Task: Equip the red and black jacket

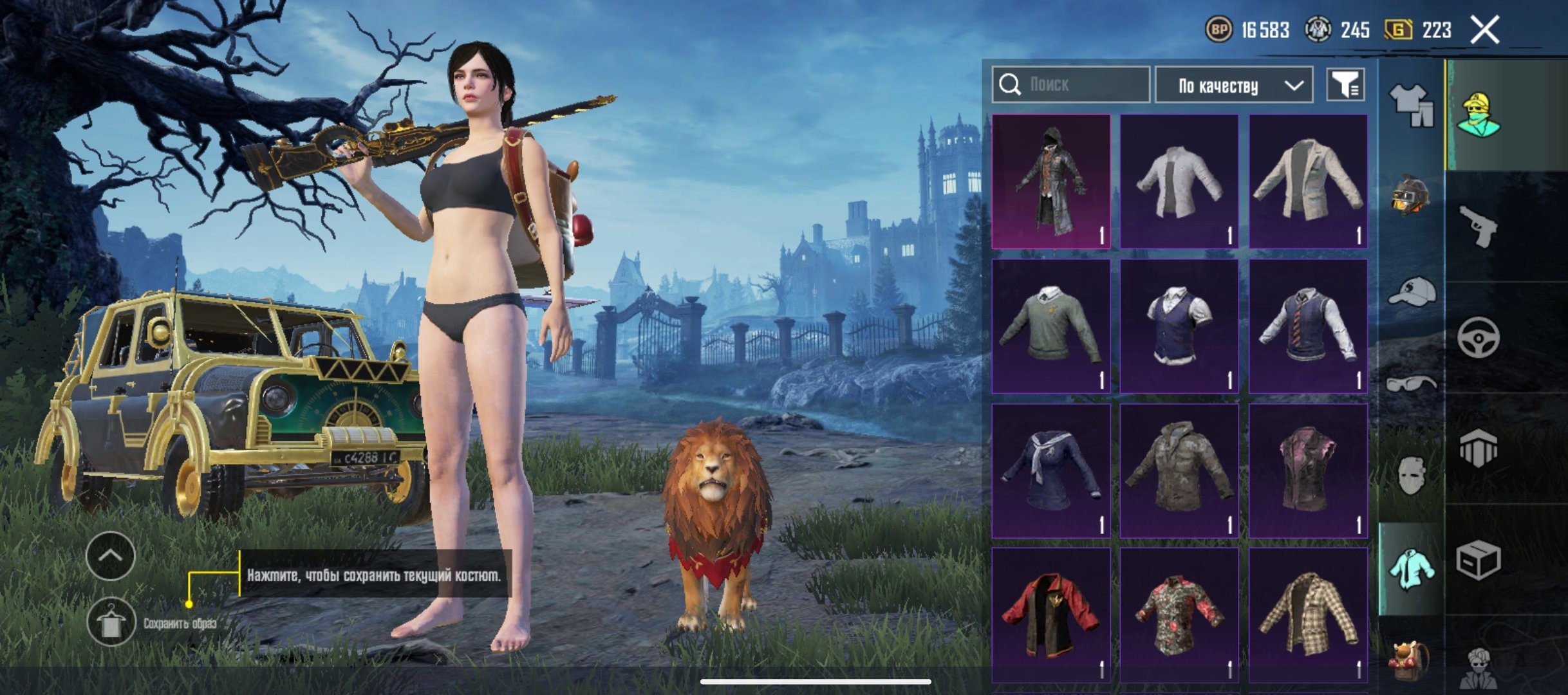Action: coord(1050,615)
